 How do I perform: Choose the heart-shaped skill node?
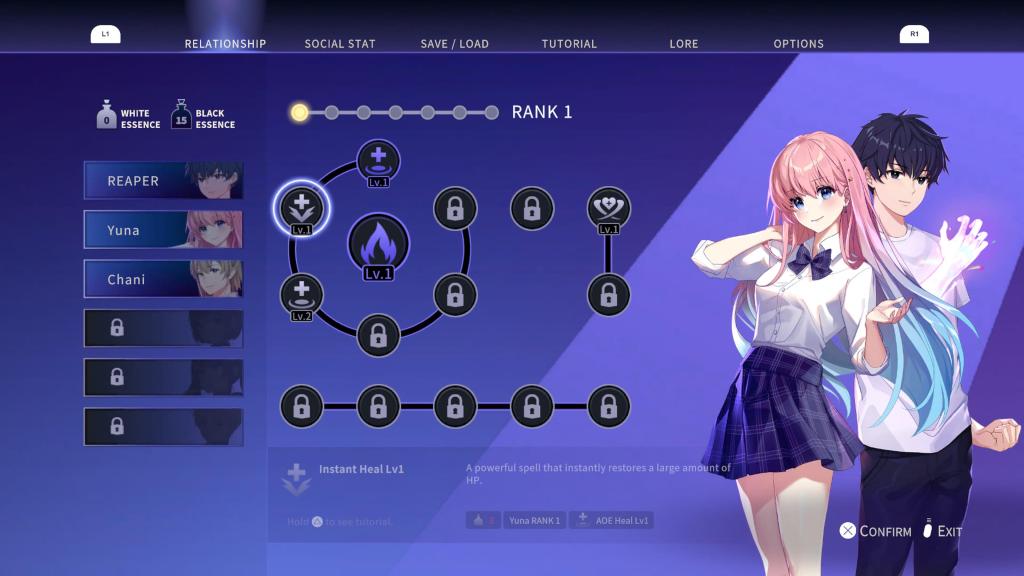608,208
